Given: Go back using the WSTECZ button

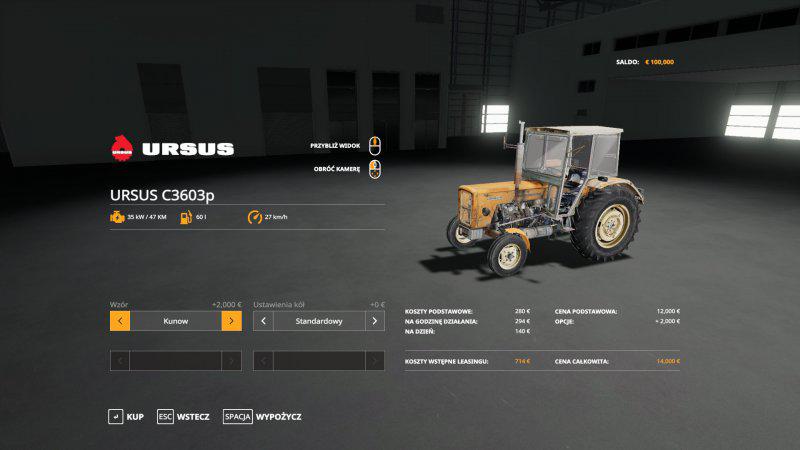Looking at the screenshot, I should 183,416.
